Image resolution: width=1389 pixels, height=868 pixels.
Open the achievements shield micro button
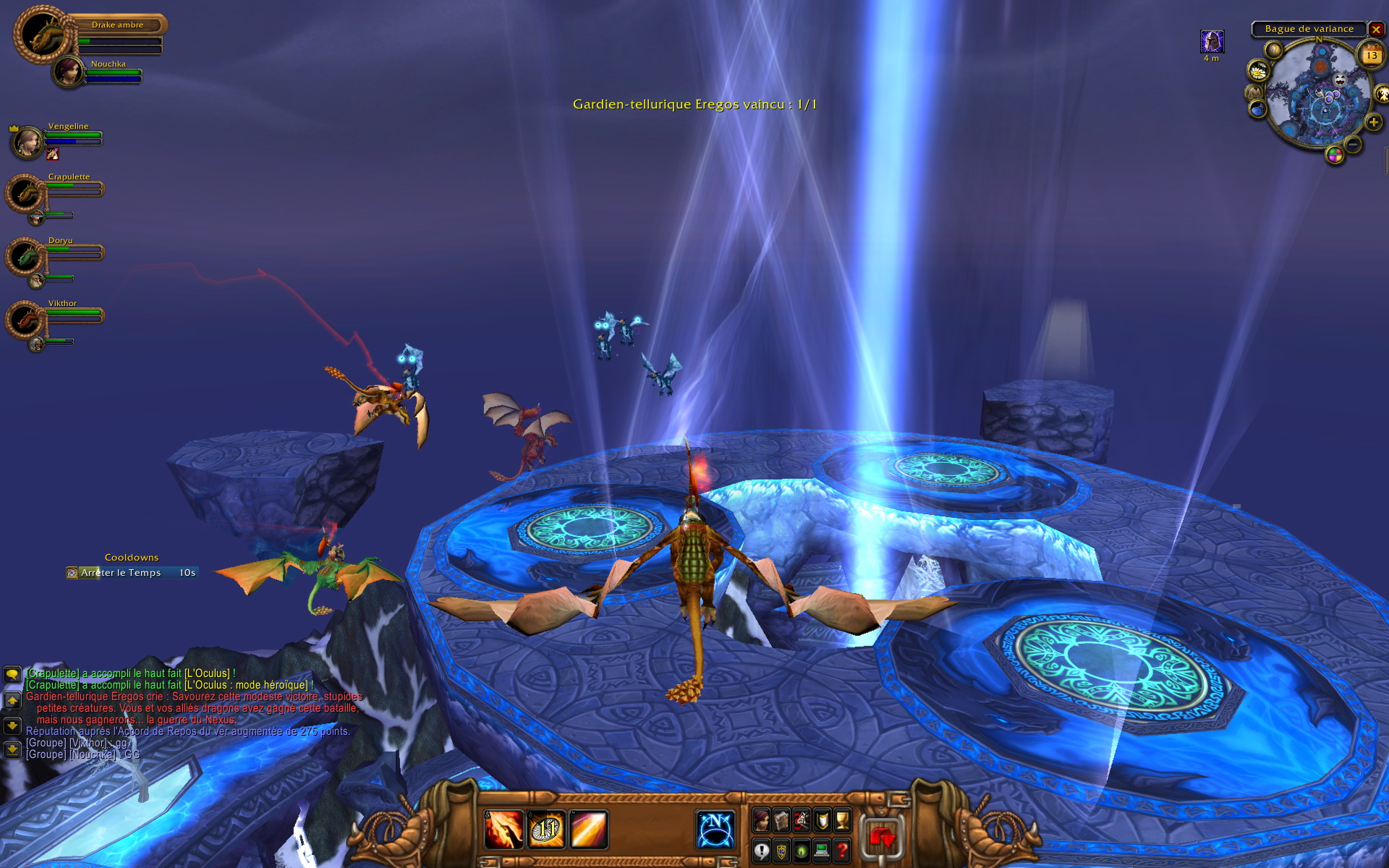pos(822,820)
